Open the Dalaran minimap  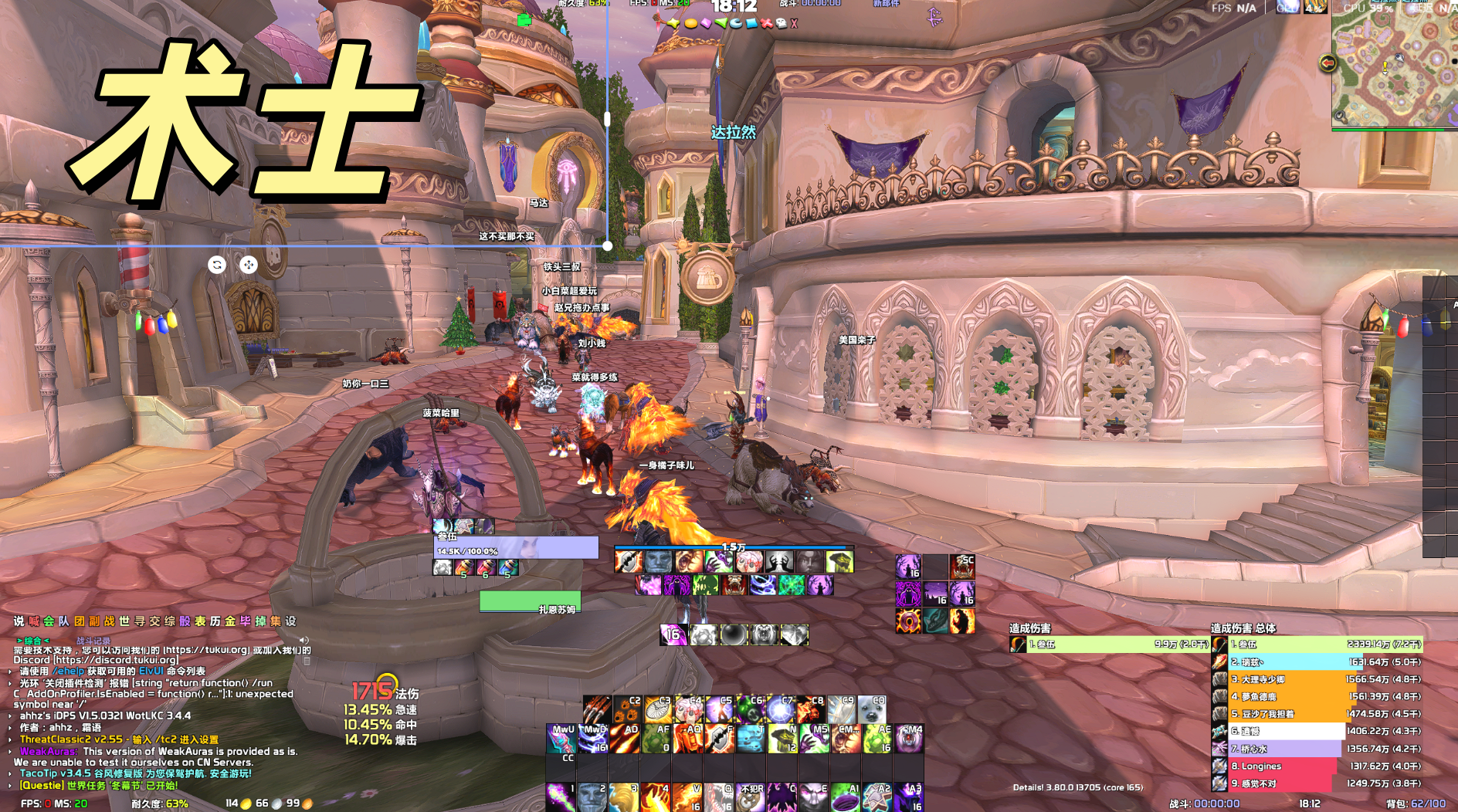(1395, 66)
